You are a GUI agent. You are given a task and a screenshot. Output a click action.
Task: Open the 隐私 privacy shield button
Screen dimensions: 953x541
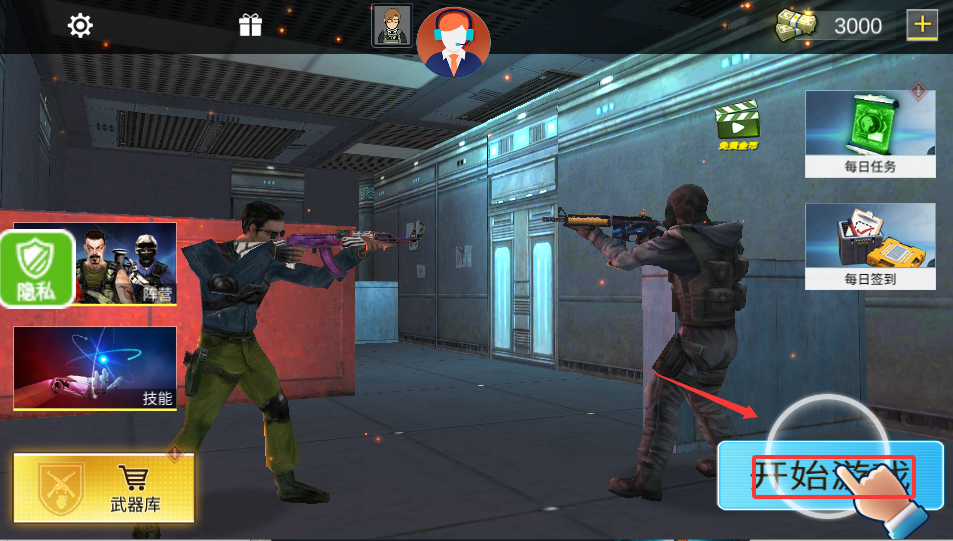(x=37, y=269)
